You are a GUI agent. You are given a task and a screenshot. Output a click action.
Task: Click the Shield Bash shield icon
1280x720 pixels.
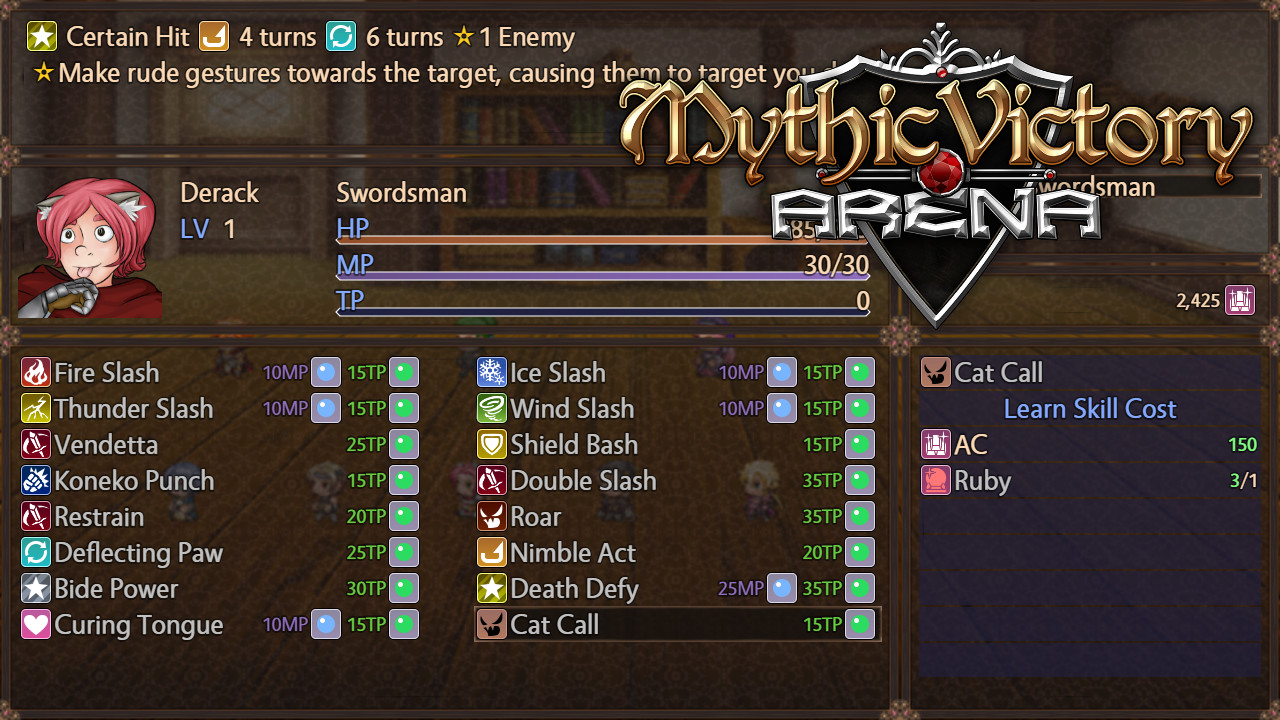click(489, 444)
